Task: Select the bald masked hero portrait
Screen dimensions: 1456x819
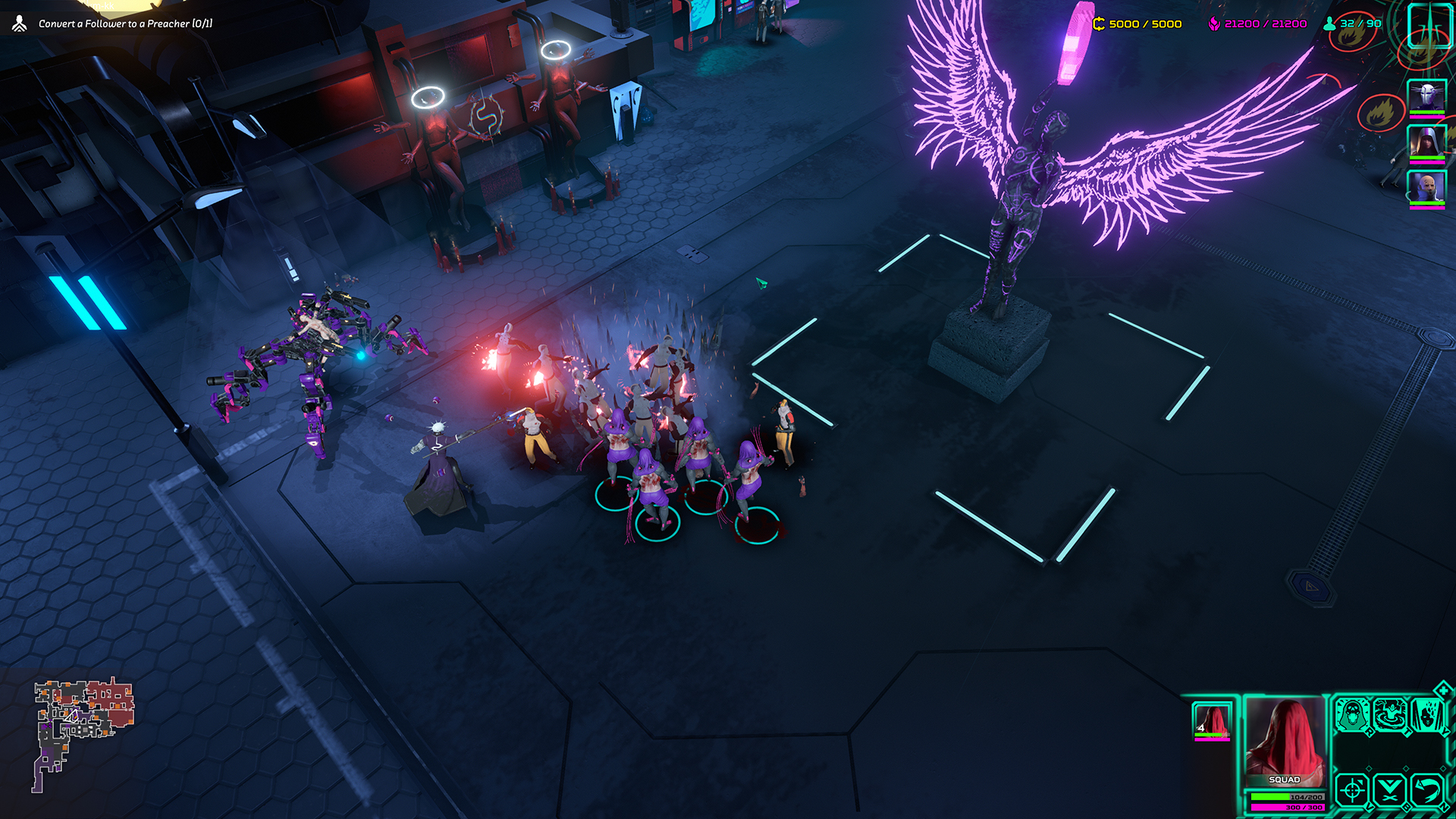Action: point(1426,187)
